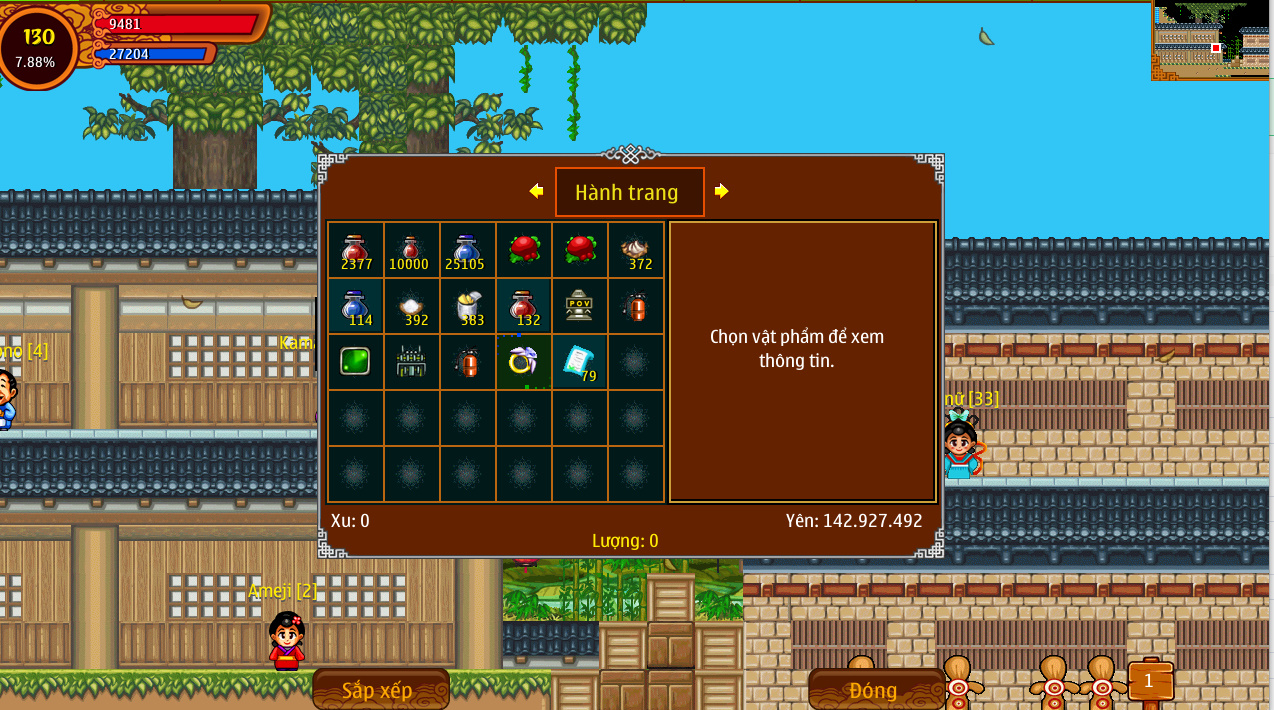Choose the green gem item
This screenshot has width=1274, height=710.
(356, 361)
